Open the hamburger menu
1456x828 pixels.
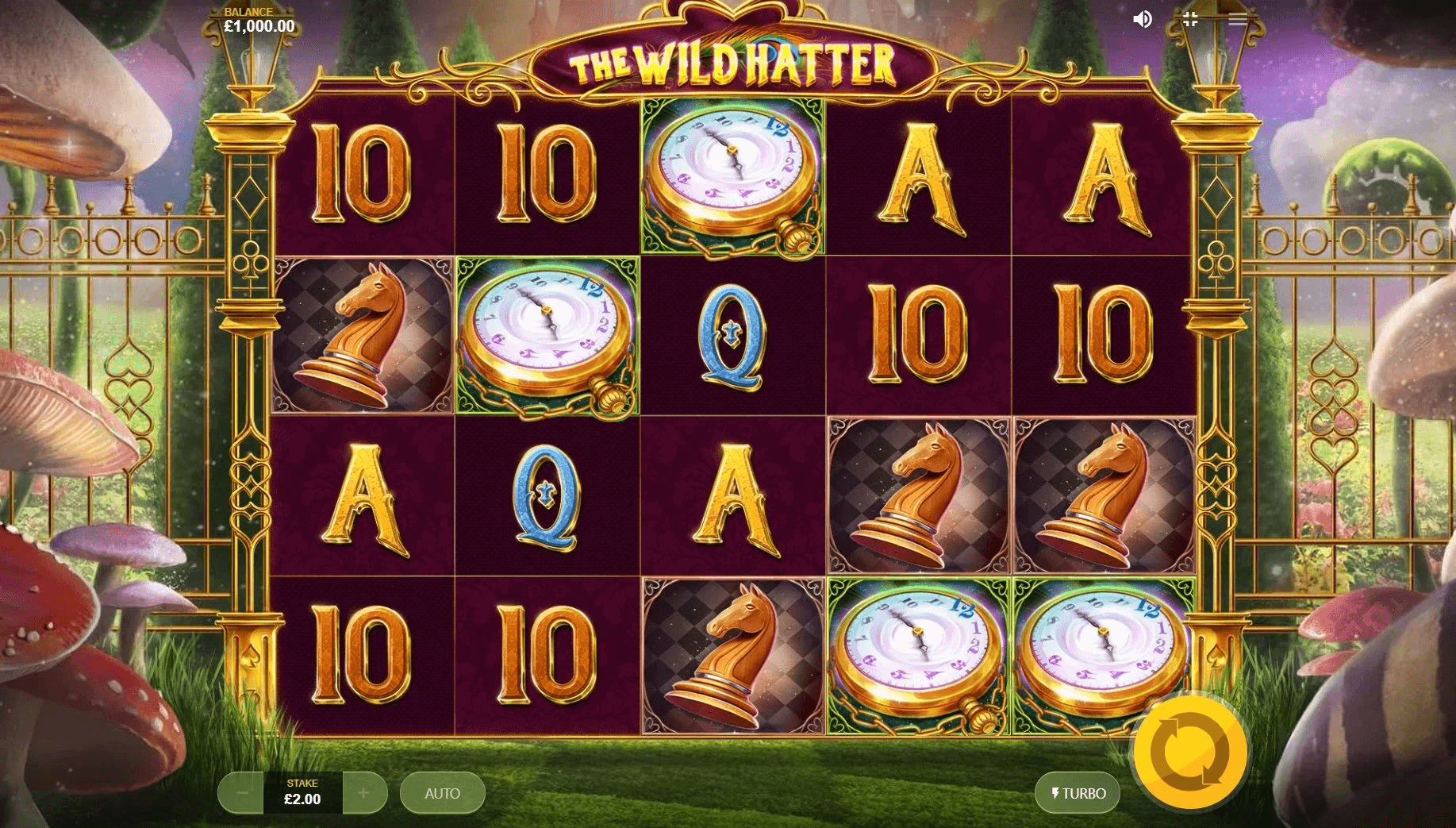coord(1237,19)
